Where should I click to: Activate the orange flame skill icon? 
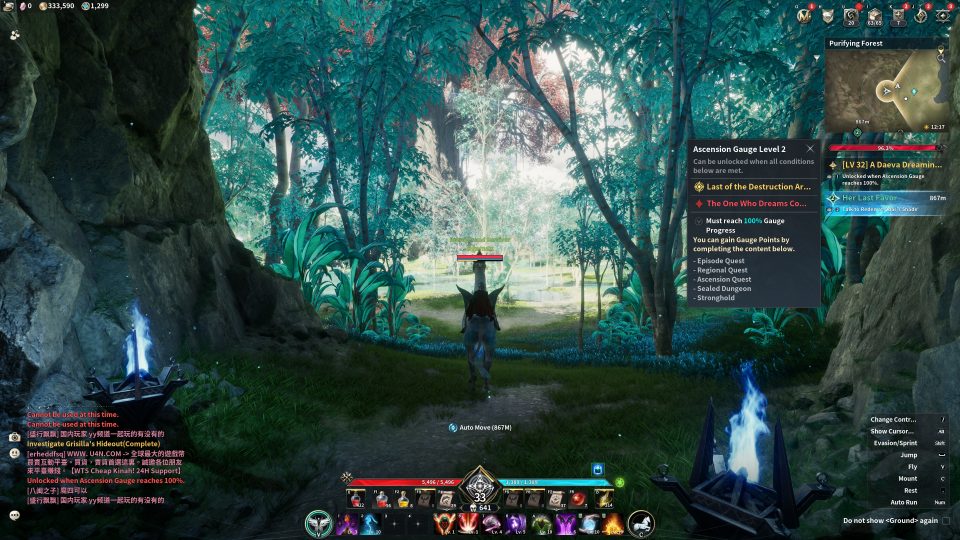click(x=612, y=523)
